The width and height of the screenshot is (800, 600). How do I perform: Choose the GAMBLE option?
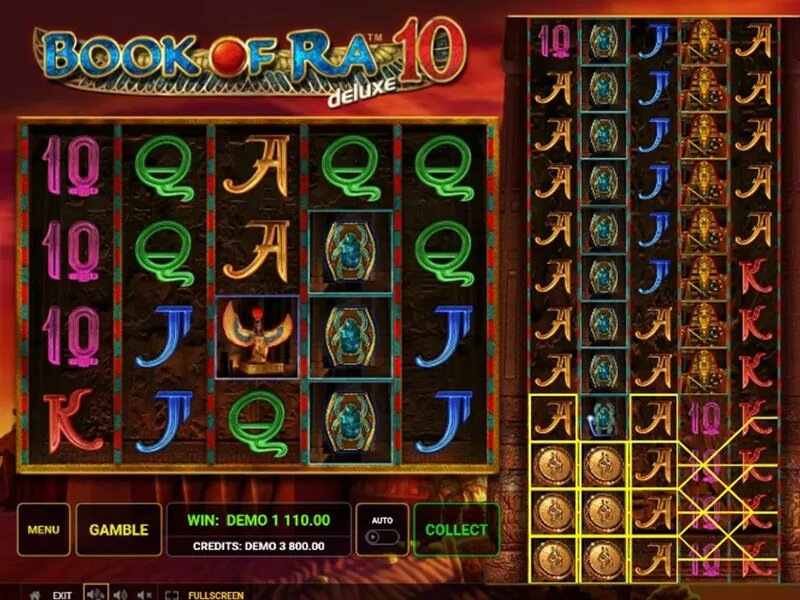point(118,530)
